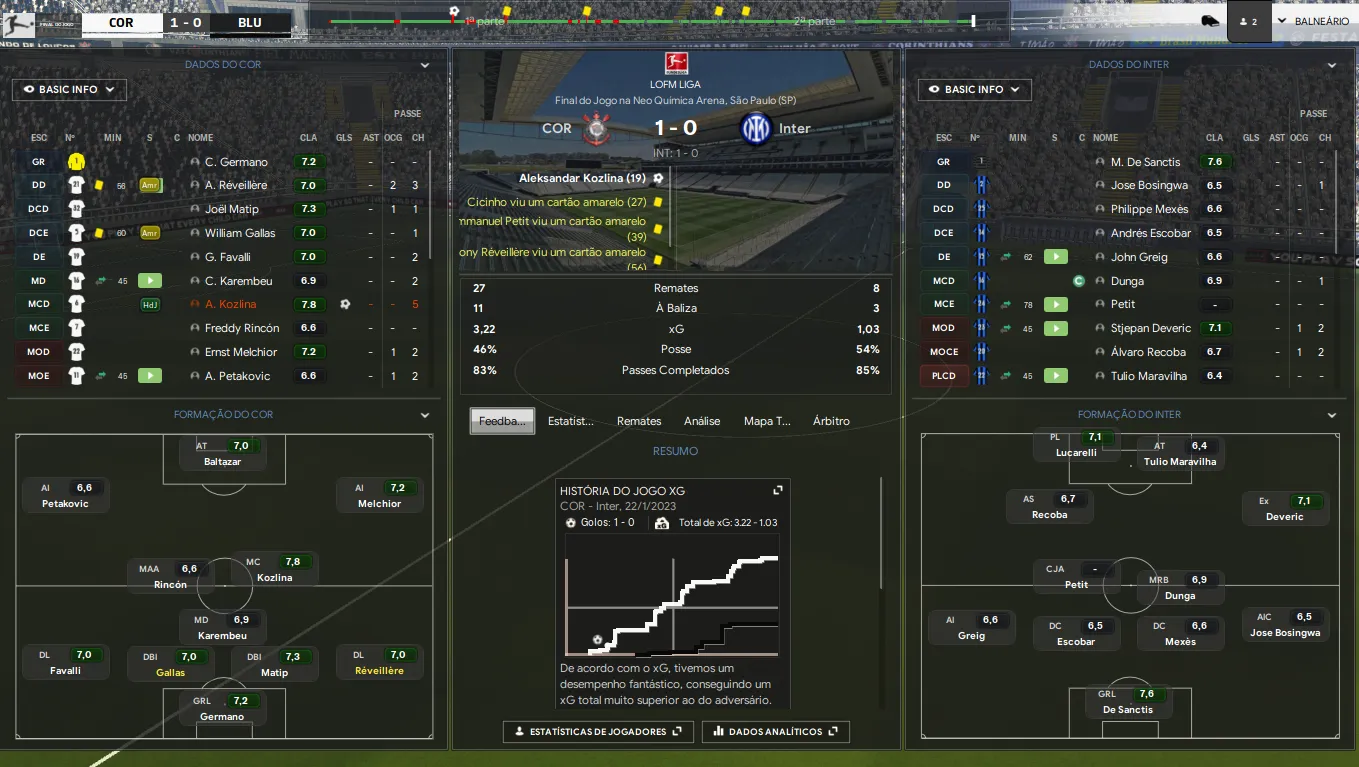This screenshot has width=1359, height=767.
Task: Select A. Kozlina in the COR player list
Action: (x=230, y=304)
